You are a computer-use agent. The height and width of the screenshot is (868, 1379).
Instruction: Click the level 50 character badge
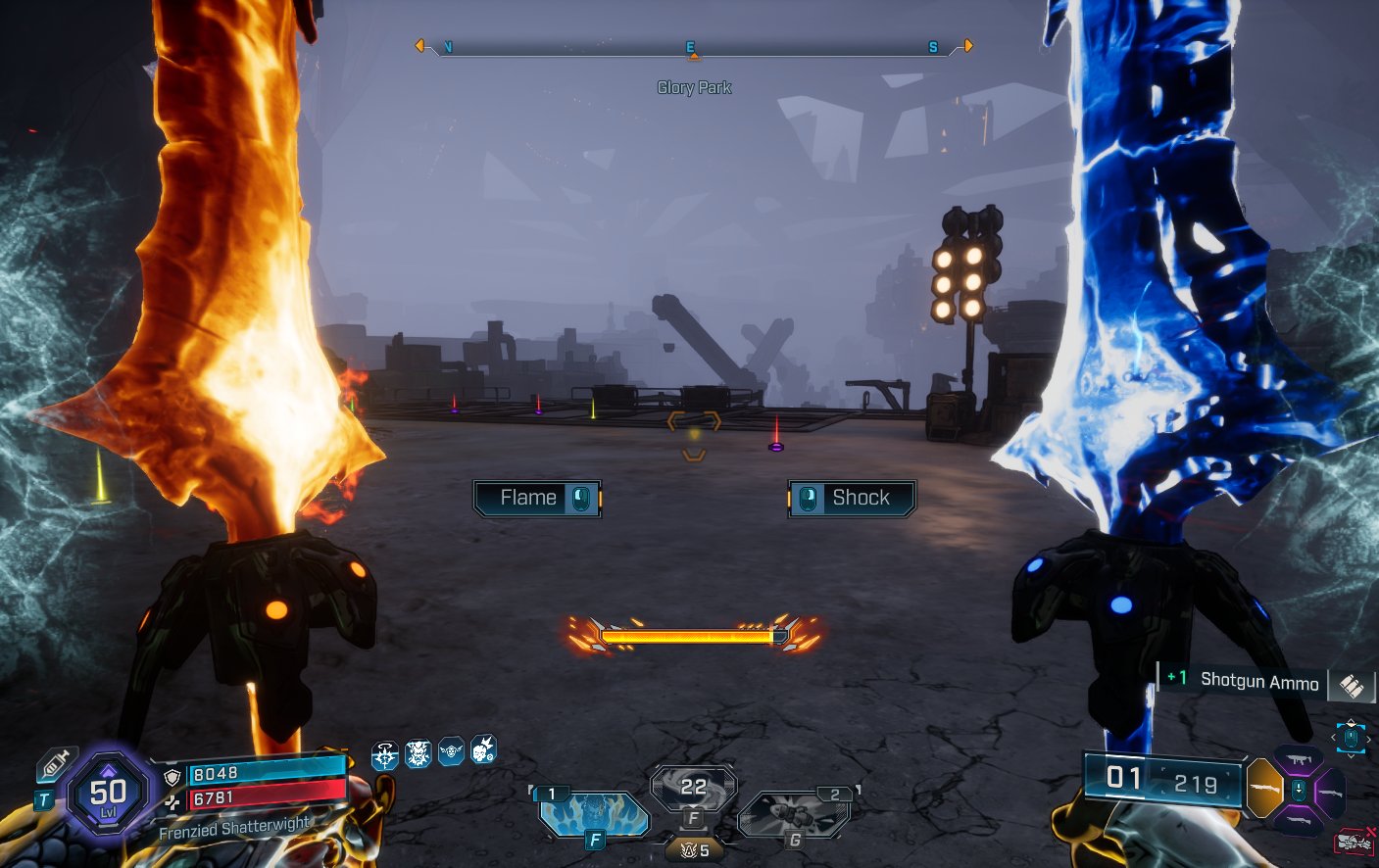point(108,793)
